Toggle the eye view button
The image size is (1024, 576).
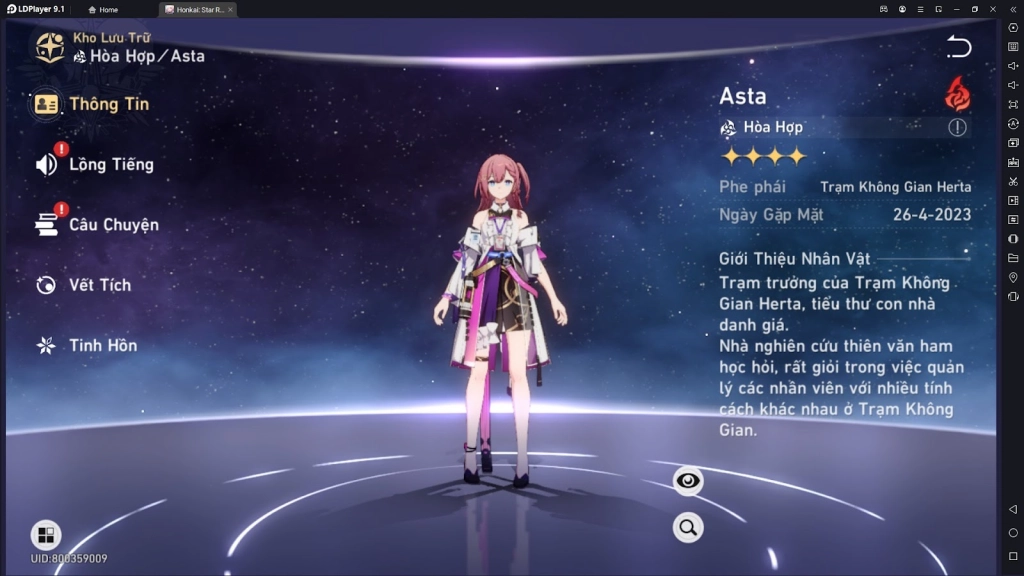tap(688, 481)
